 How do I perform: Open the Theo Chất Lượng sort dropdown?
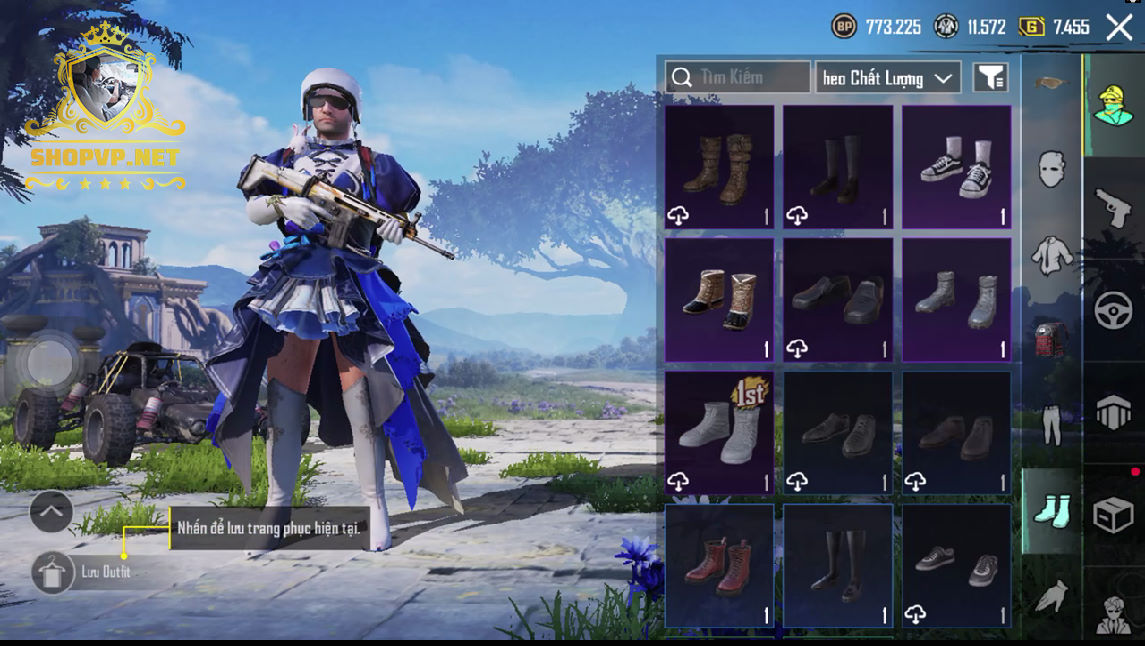(x=888, y=77)
